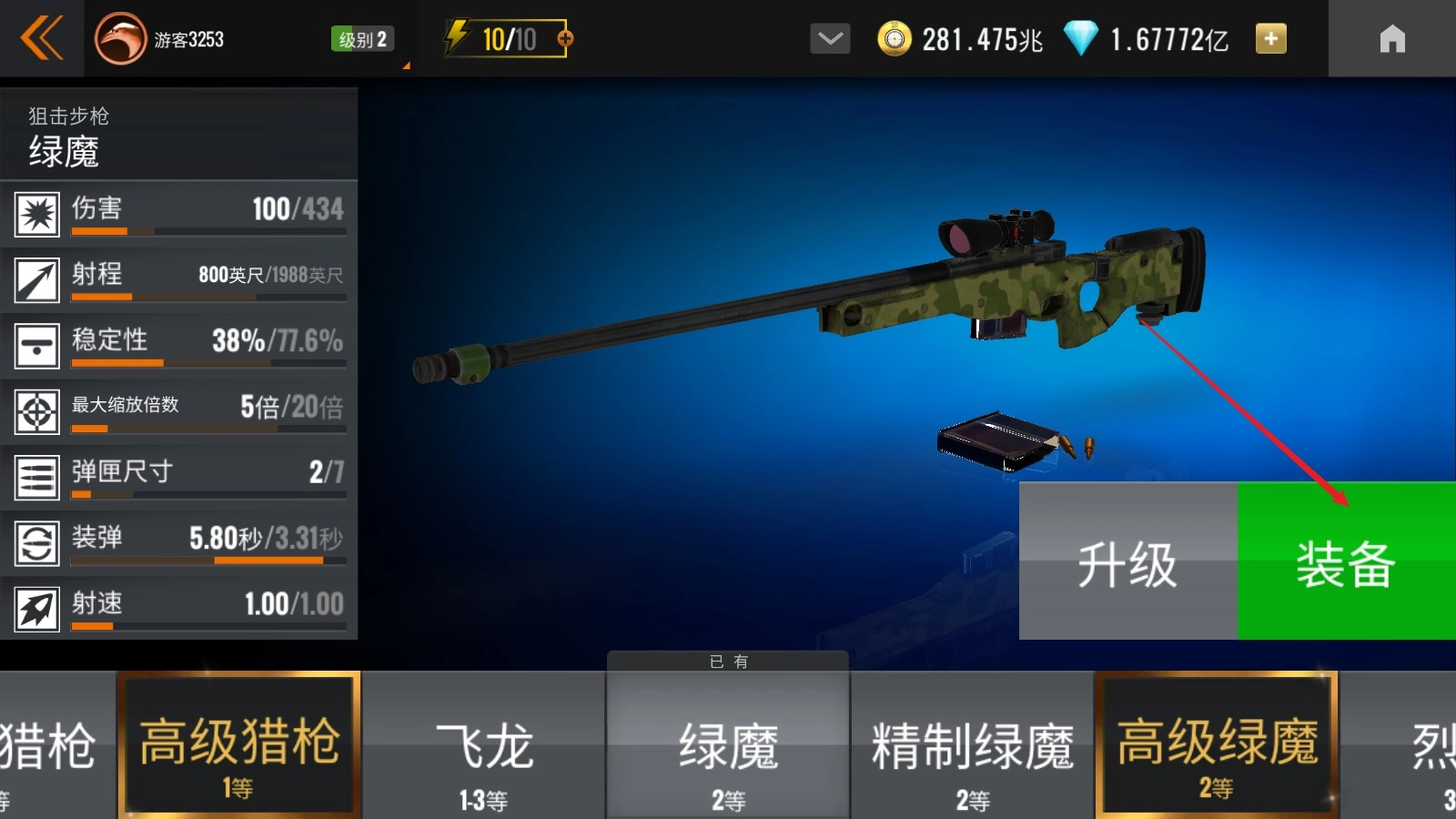Open the player profile avatar
This screenshot has height=819, width=1456.
[119, 38]
